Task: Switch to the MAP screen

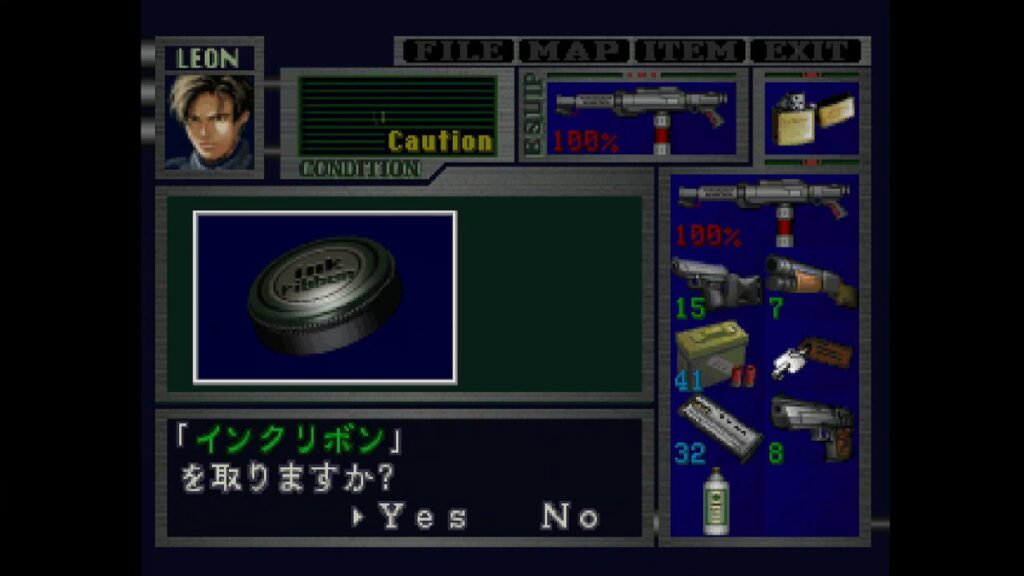Action: click(x=574, y=51)
